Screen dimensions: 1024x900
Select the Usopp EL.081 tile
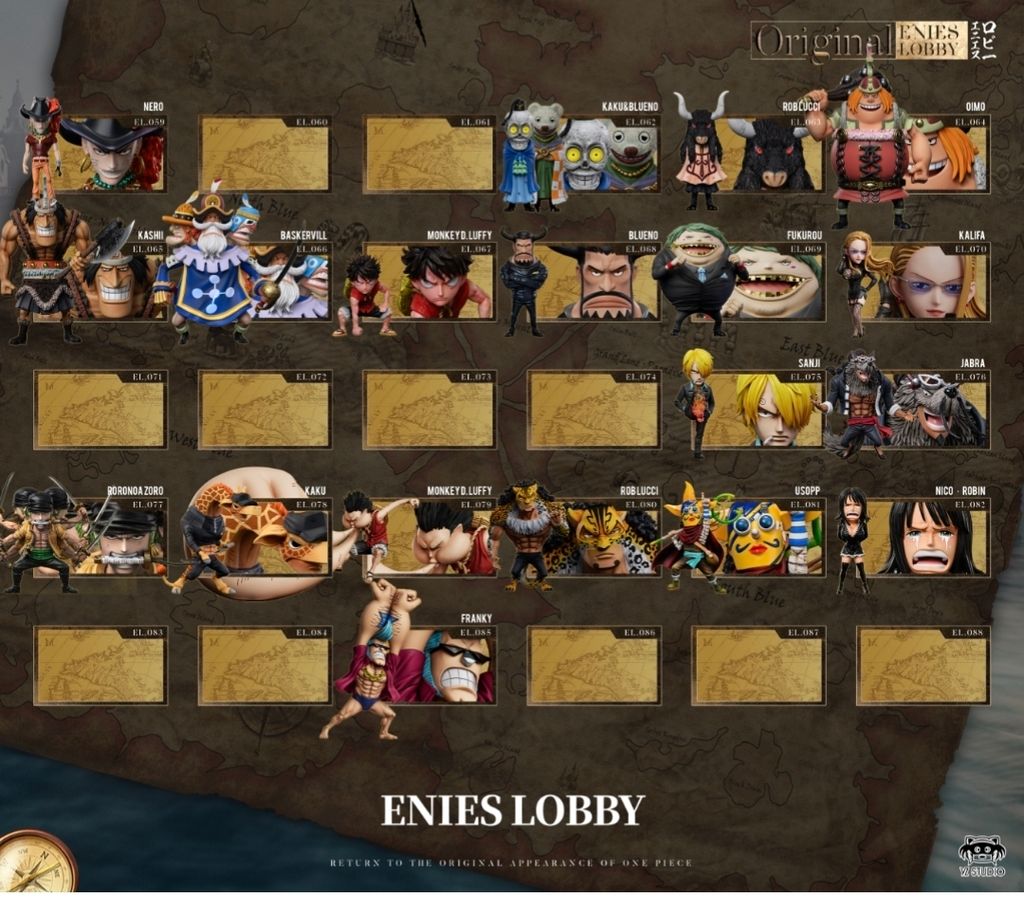(765, 538)
